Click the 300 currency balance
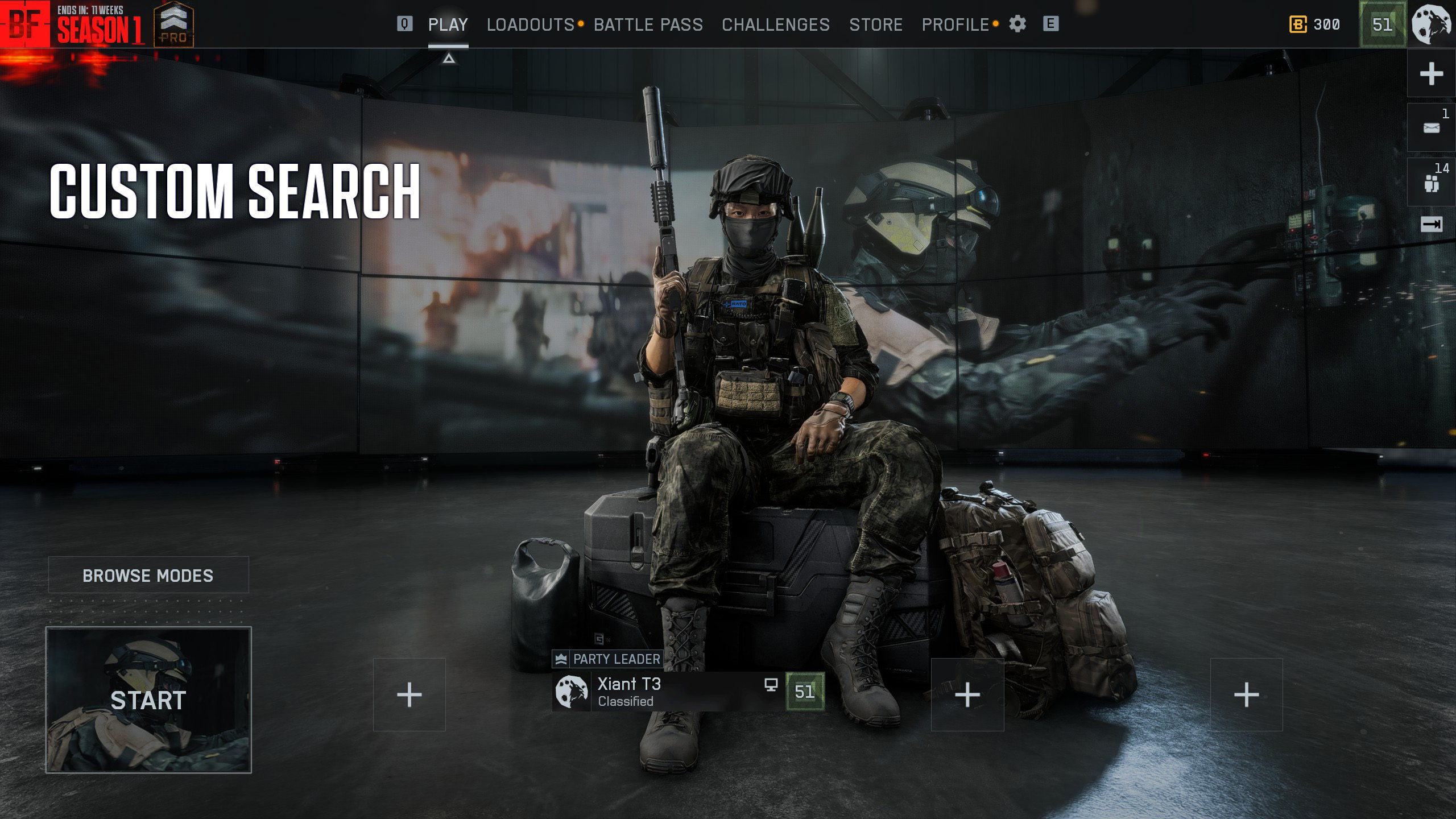The height and width of the screenshot is (819, 1456). pyautogui.click(x=1314, y=24)
